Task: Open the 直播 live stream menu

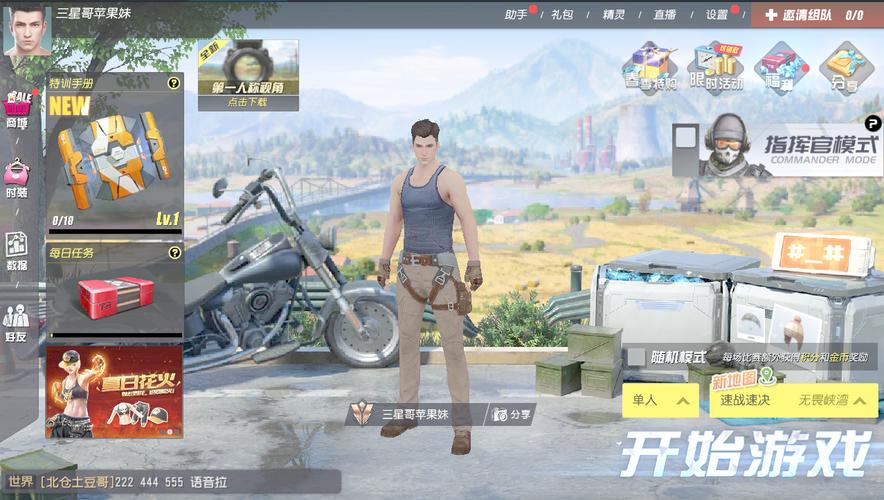Action: 664,15
